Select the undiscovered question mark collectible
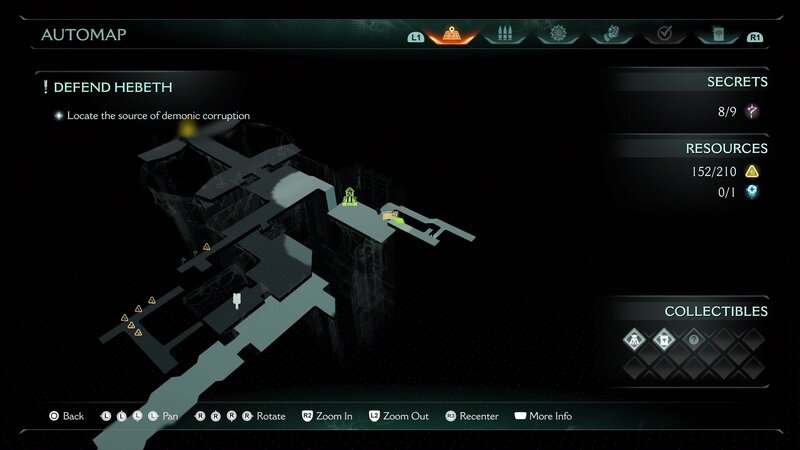 [693, 340]
